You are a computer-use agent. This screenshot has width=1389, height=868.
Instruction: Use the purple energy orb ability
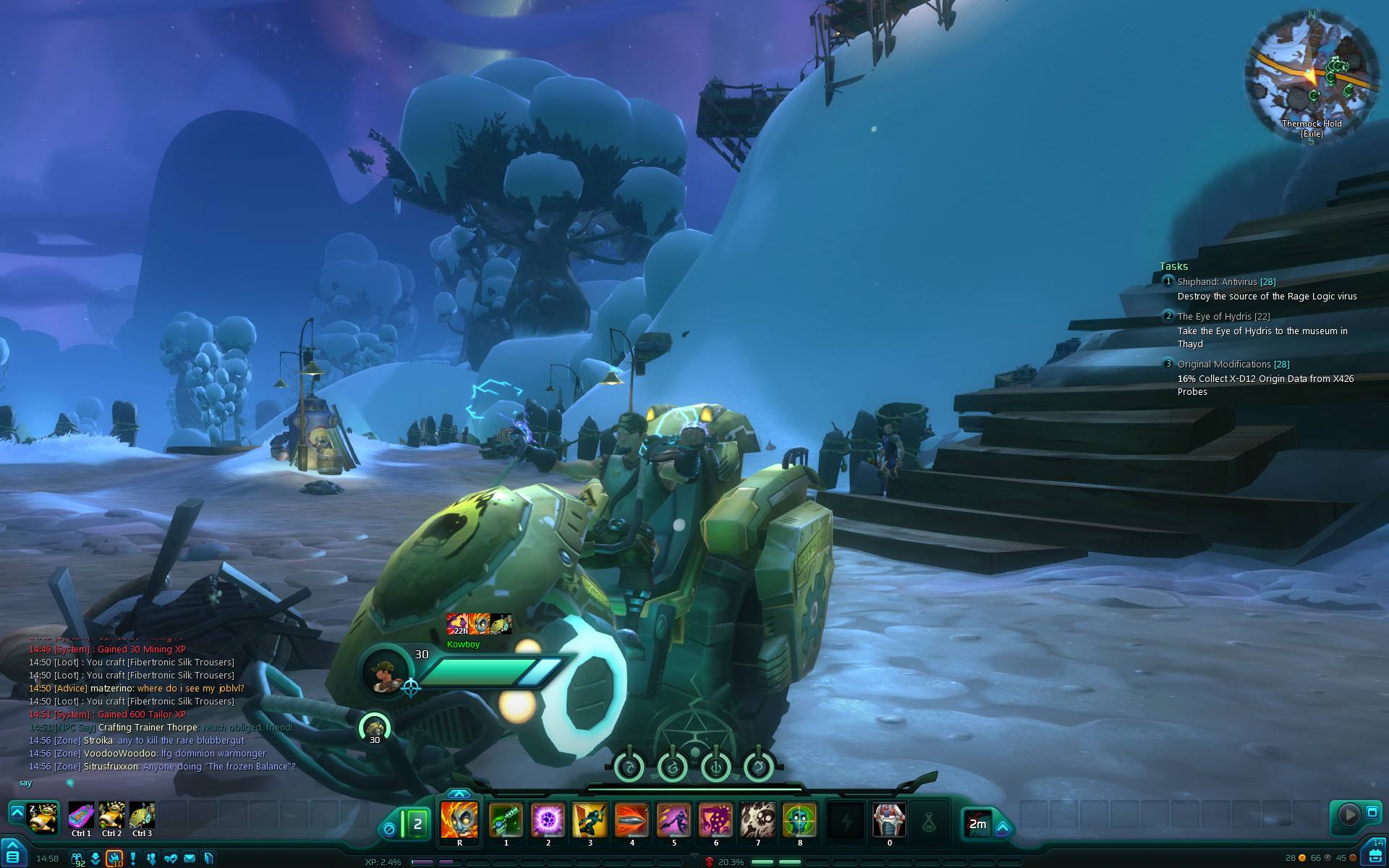tap(548, 820)
